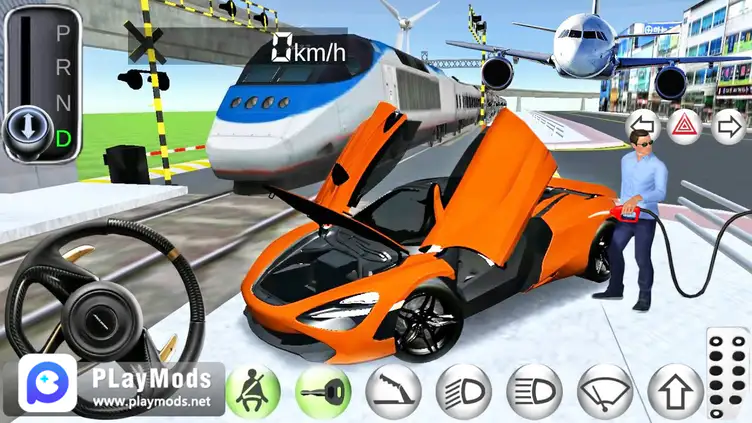Switch on the high beam headlights
The width and height of the screenshot is (752, 423).
(x=534, y=390)
